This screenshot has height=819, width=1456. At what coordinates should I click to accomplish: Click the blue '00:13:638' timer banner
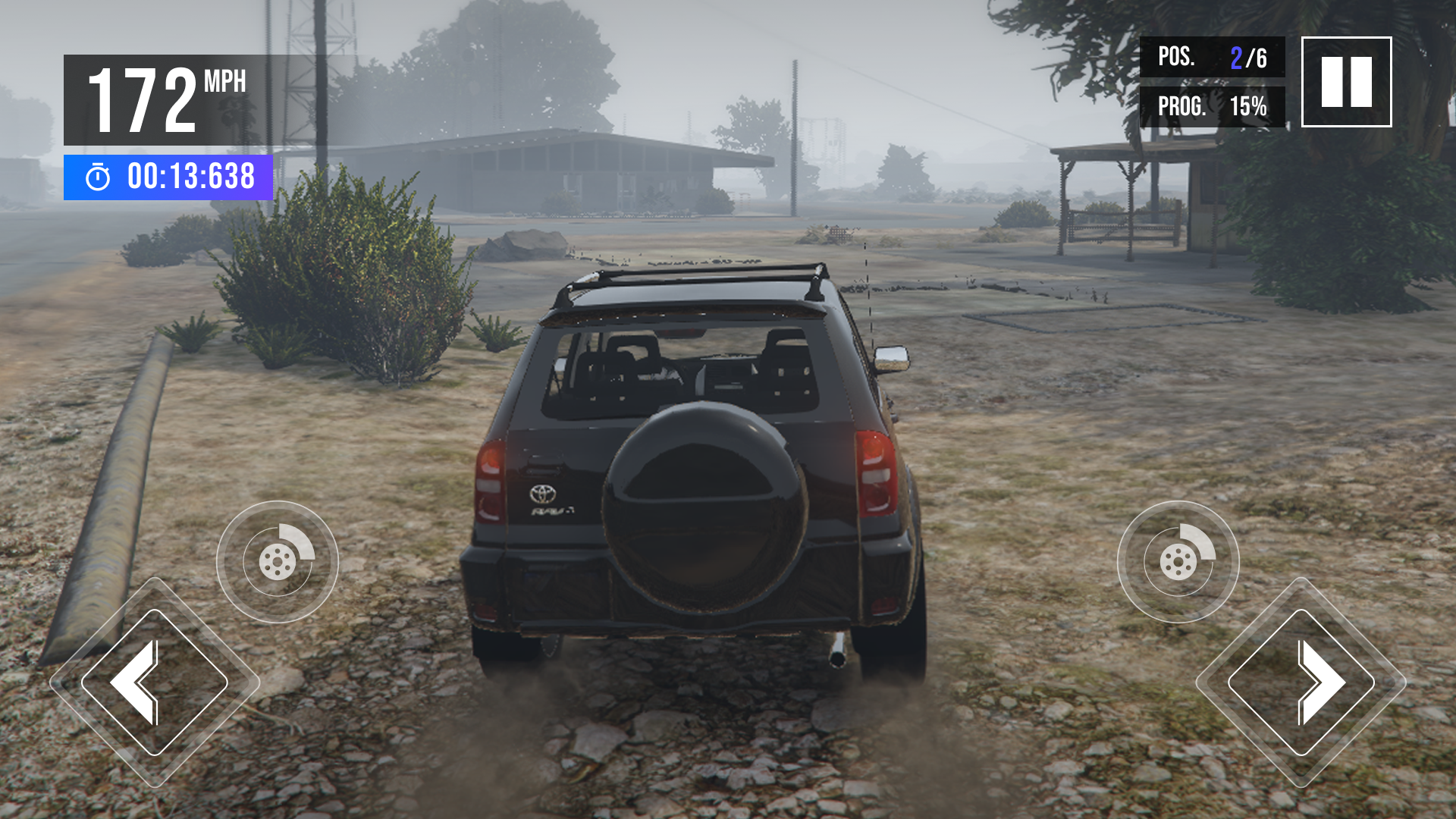167,177
